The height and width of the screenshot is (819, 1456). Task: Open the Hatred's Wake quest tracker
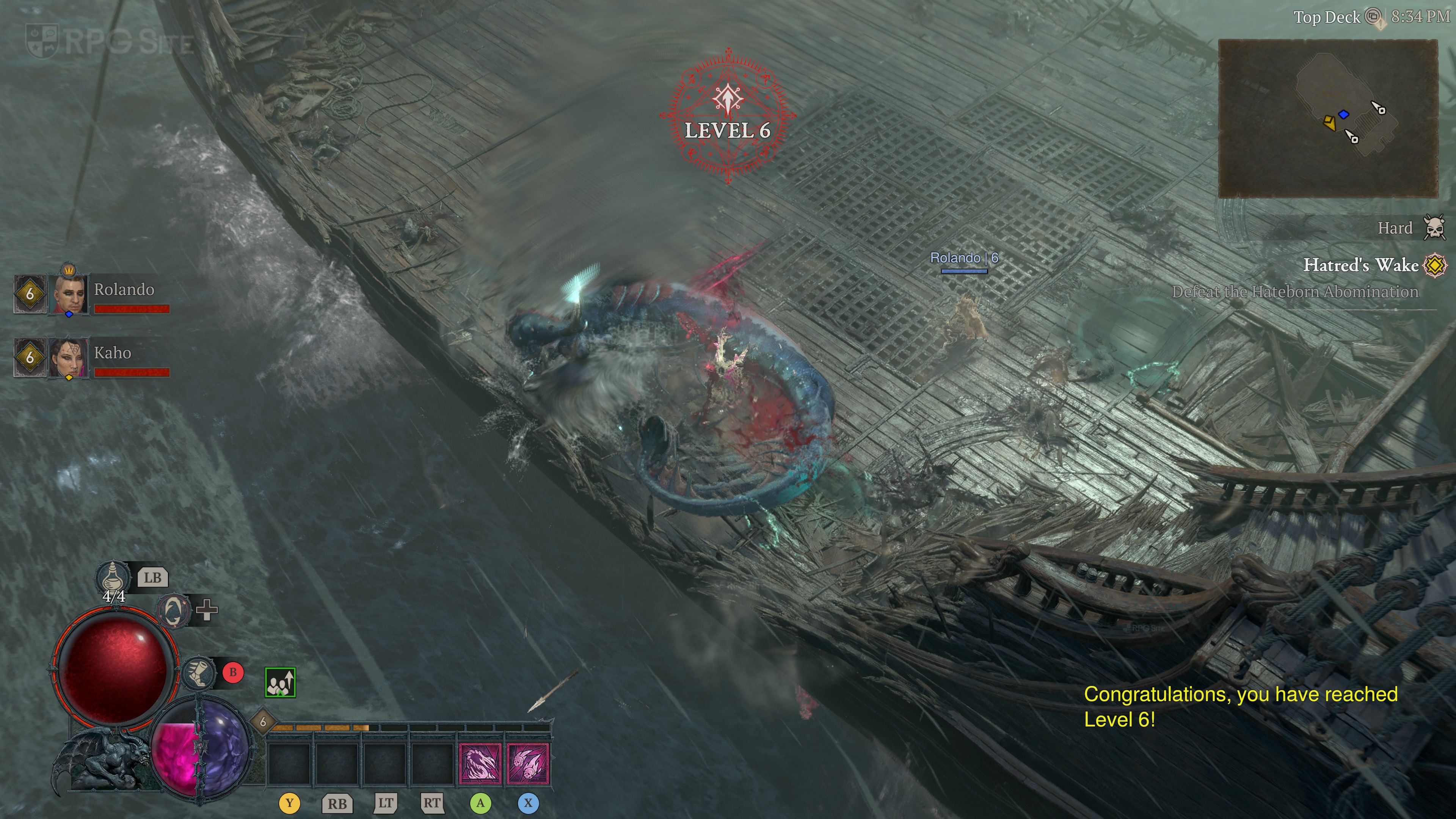(x=1360, y=265)
